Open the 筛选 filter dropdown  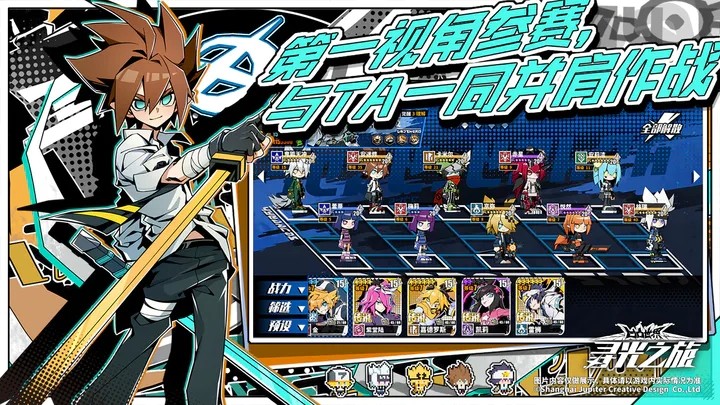pyautogui.click(x=281, y=307)
